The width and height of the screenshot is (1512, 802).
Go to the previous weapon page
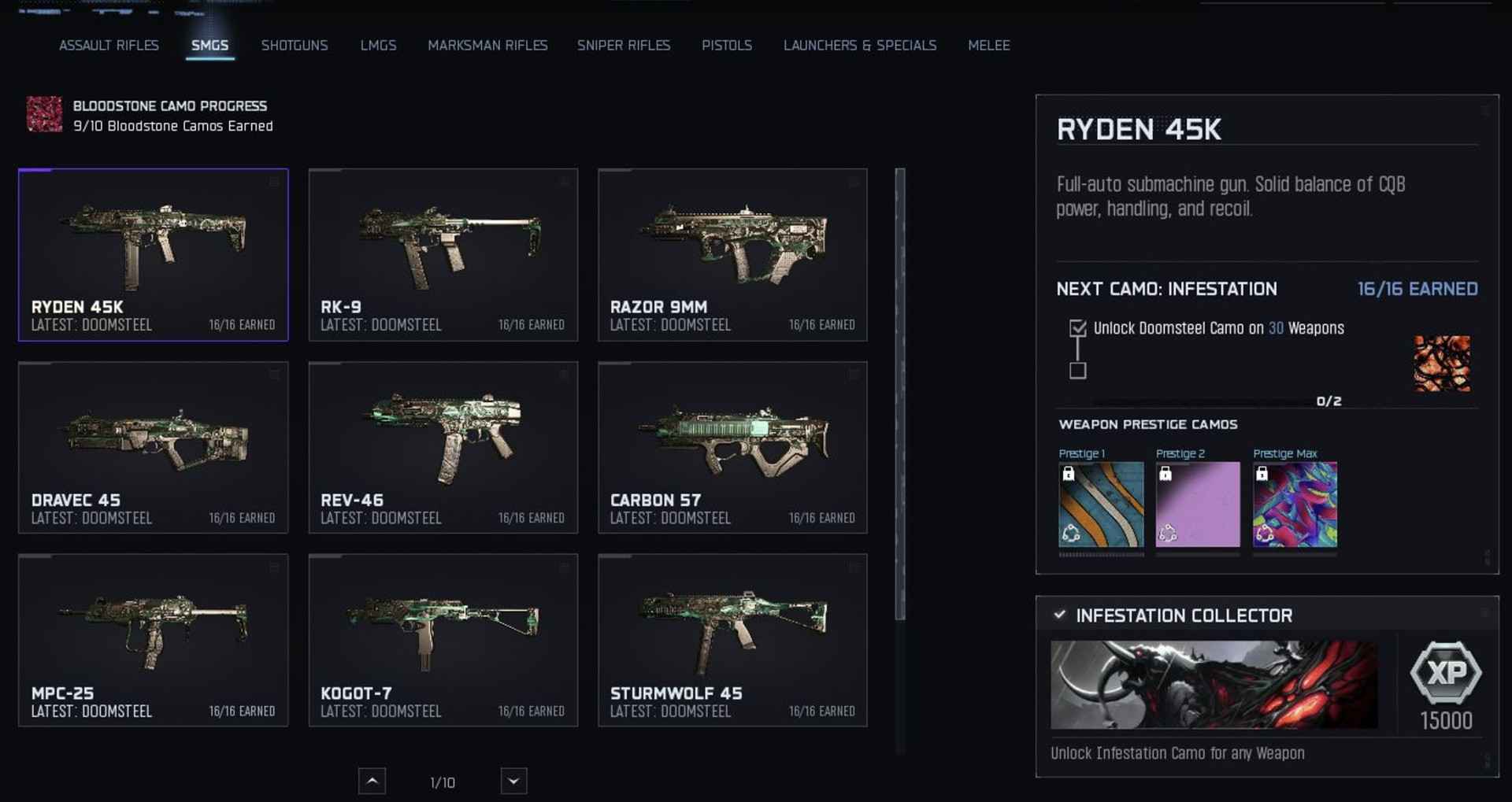pos(372,782)
